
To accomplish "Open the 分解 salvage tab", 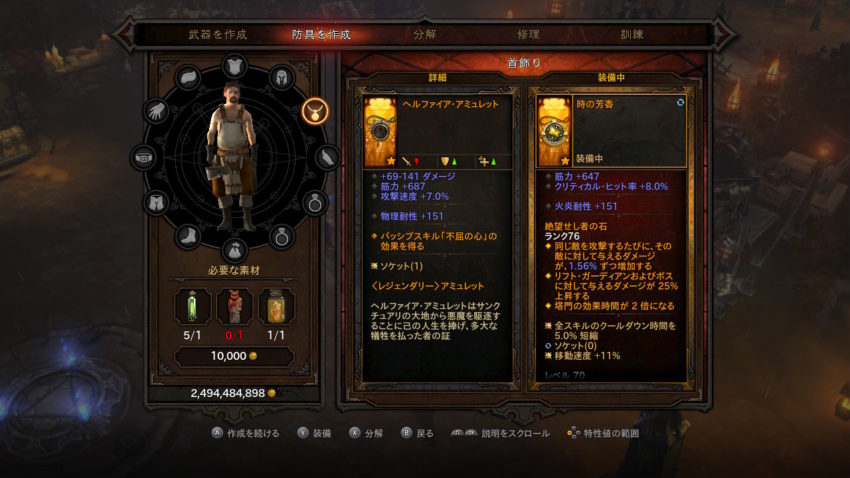I will coord(424,35).
